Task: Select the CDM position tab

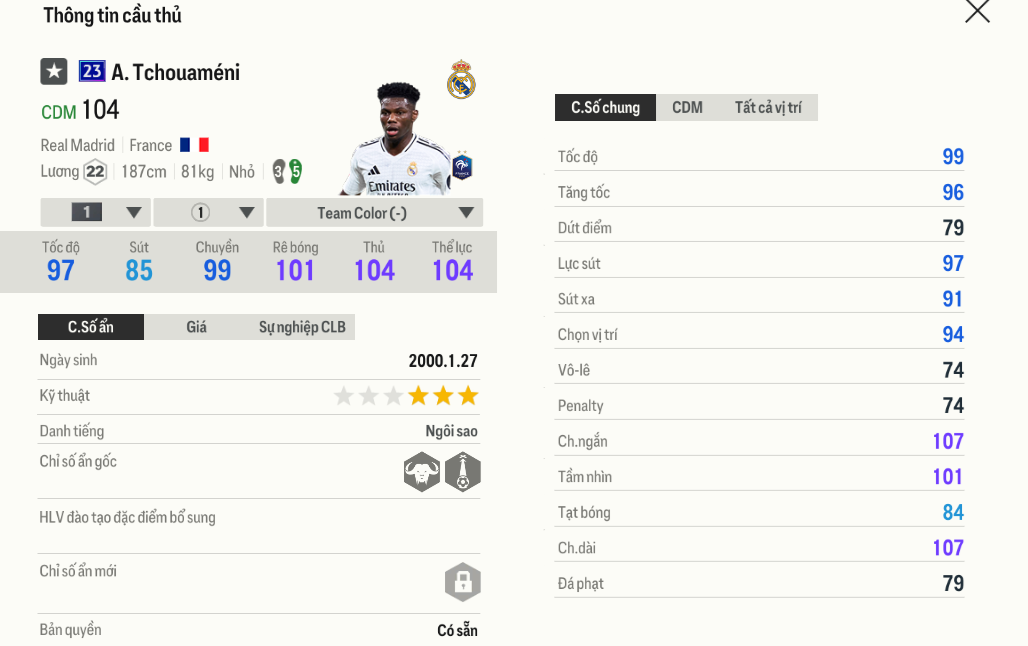Action: point(687,108)
